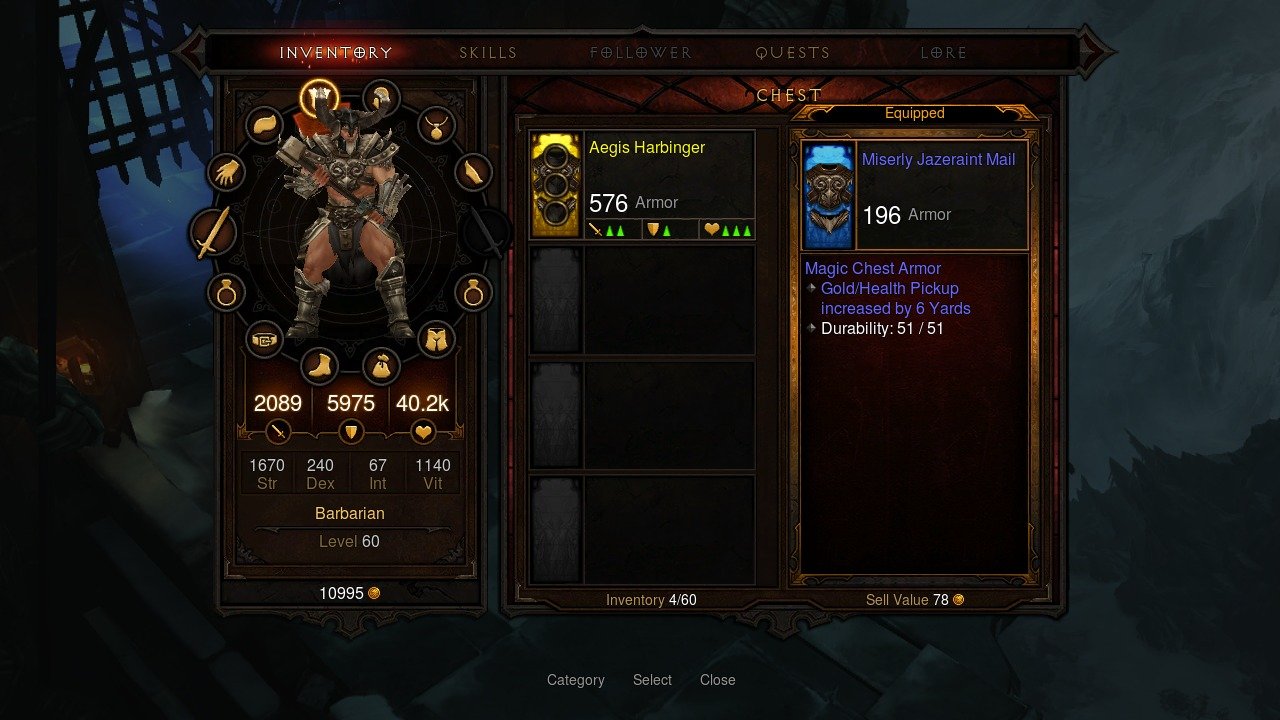Screen dimensions: 1280x720
Task: Select the Inventory tab
Action: coord(336,53)
